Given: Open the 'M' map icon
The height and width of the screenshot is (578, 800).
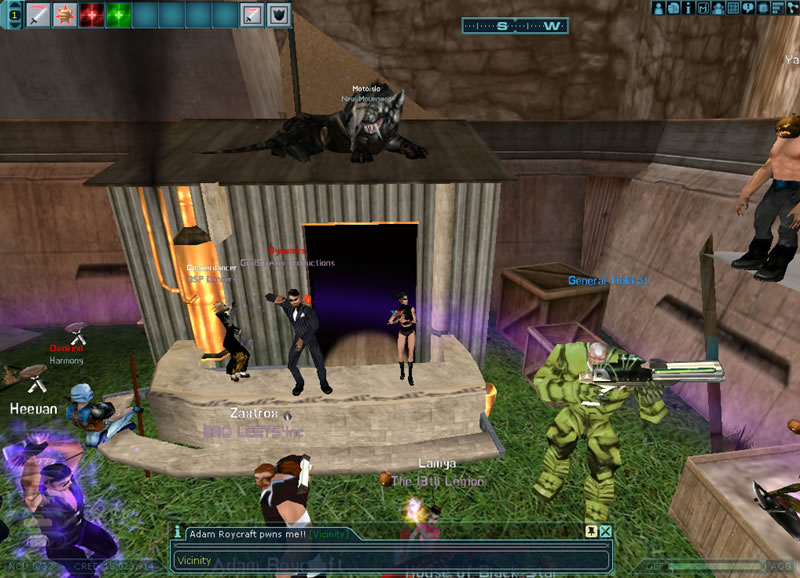Looking at the screenshot, I should [704, 8].
